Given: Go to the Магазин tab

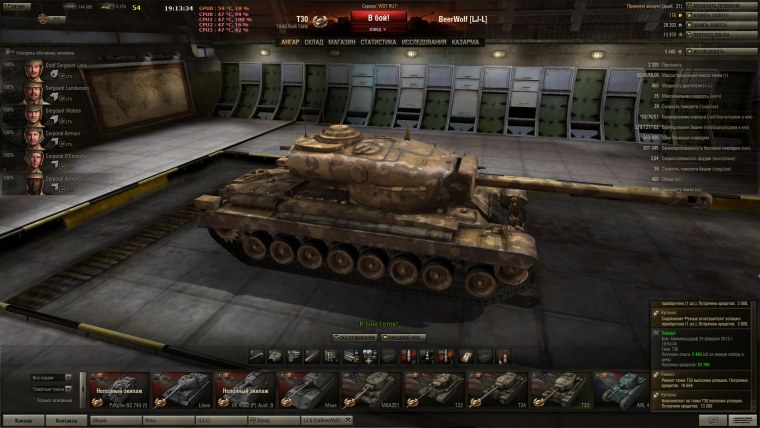Looking at the screenshot, I should pos(341,42).
